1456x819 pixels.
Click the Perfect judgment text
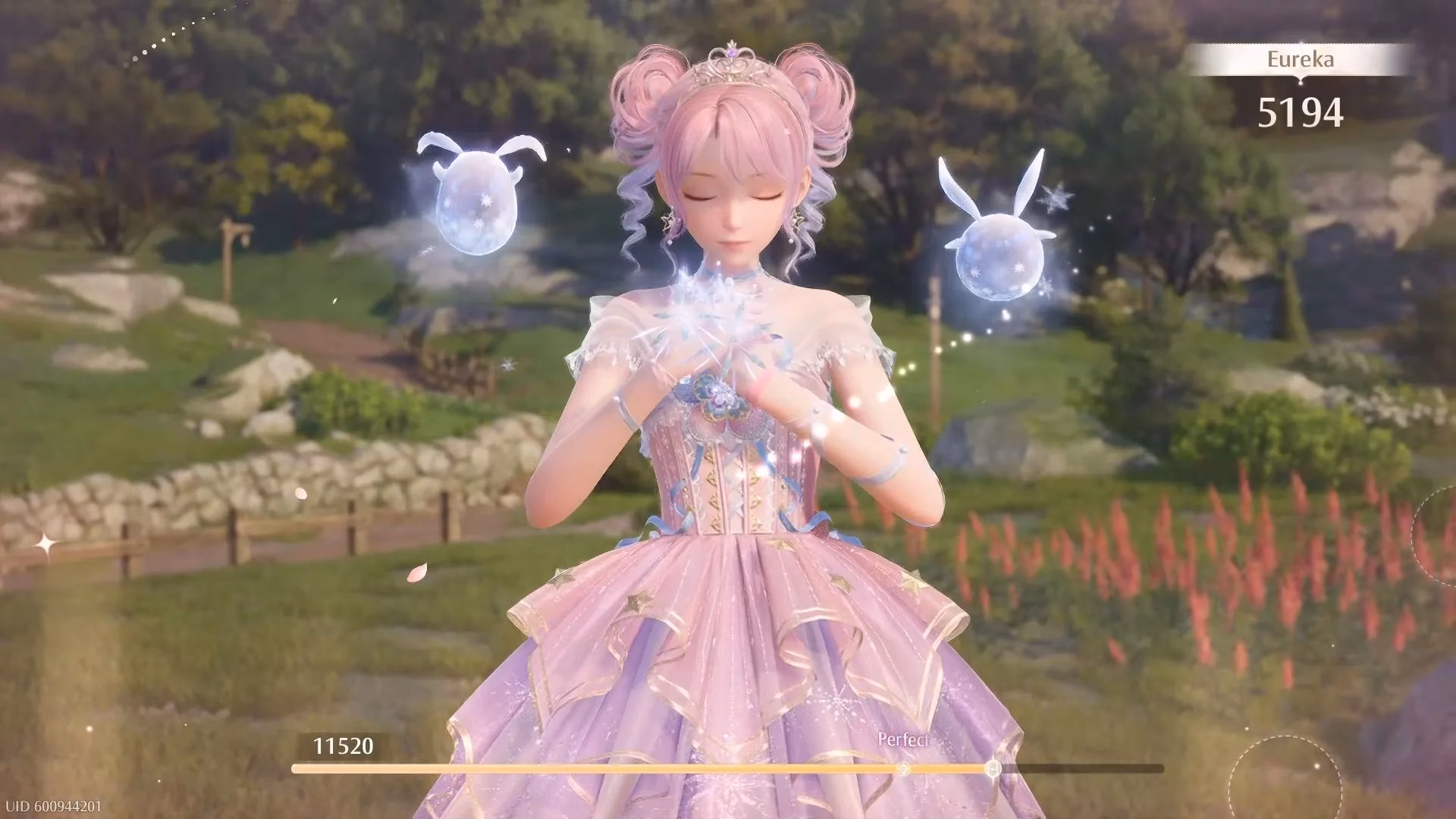(904, 739)
